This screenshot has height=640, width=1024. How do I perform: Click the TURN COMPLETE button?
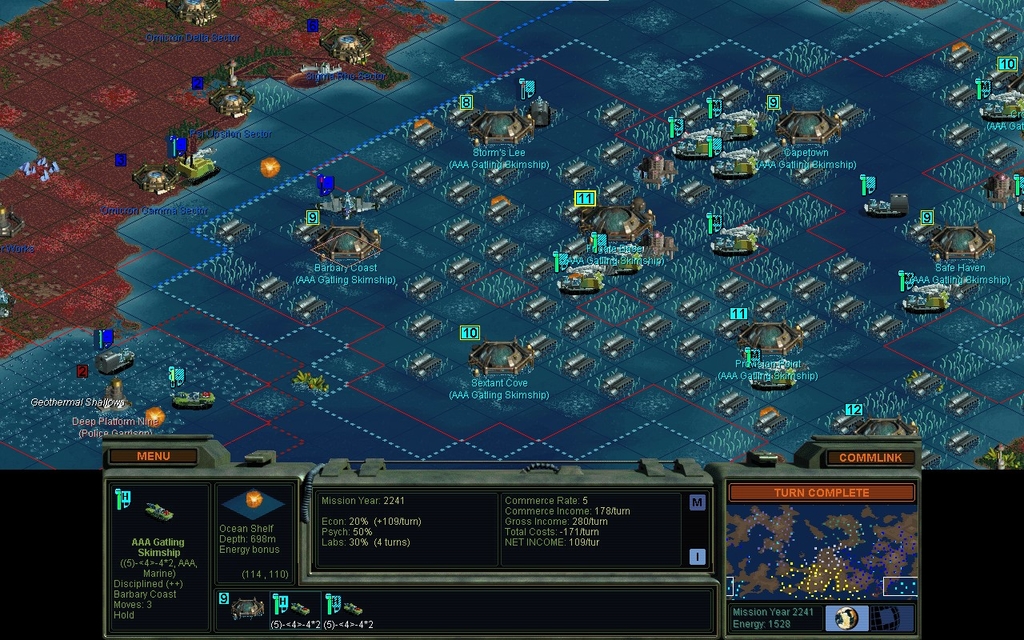[820, 493]
